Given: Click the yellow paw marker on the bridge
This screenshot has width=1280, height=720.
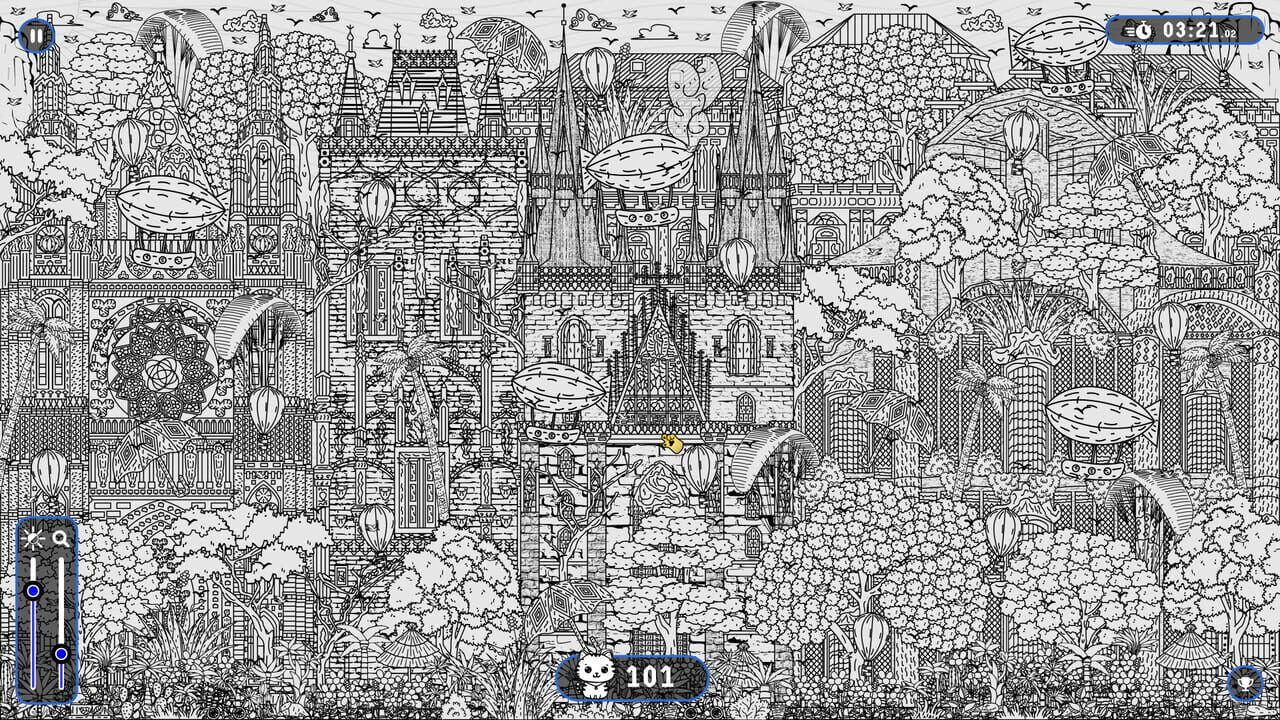Looking at the screenshot, I should [672, 443].
